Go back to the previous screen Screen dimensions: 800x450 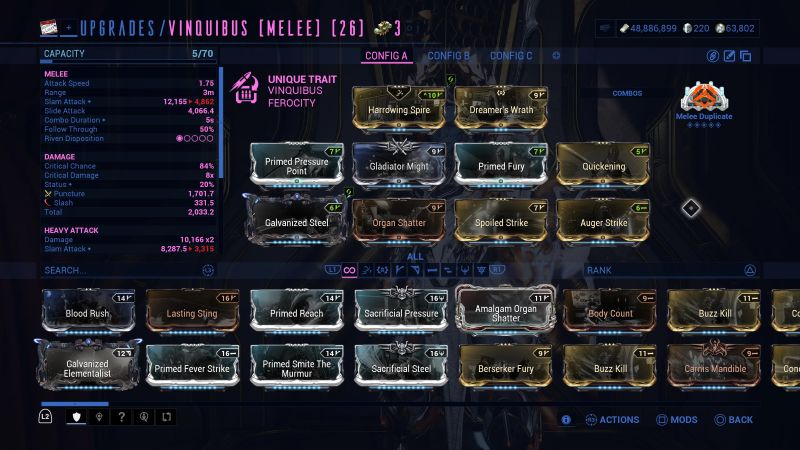(733, 420)
